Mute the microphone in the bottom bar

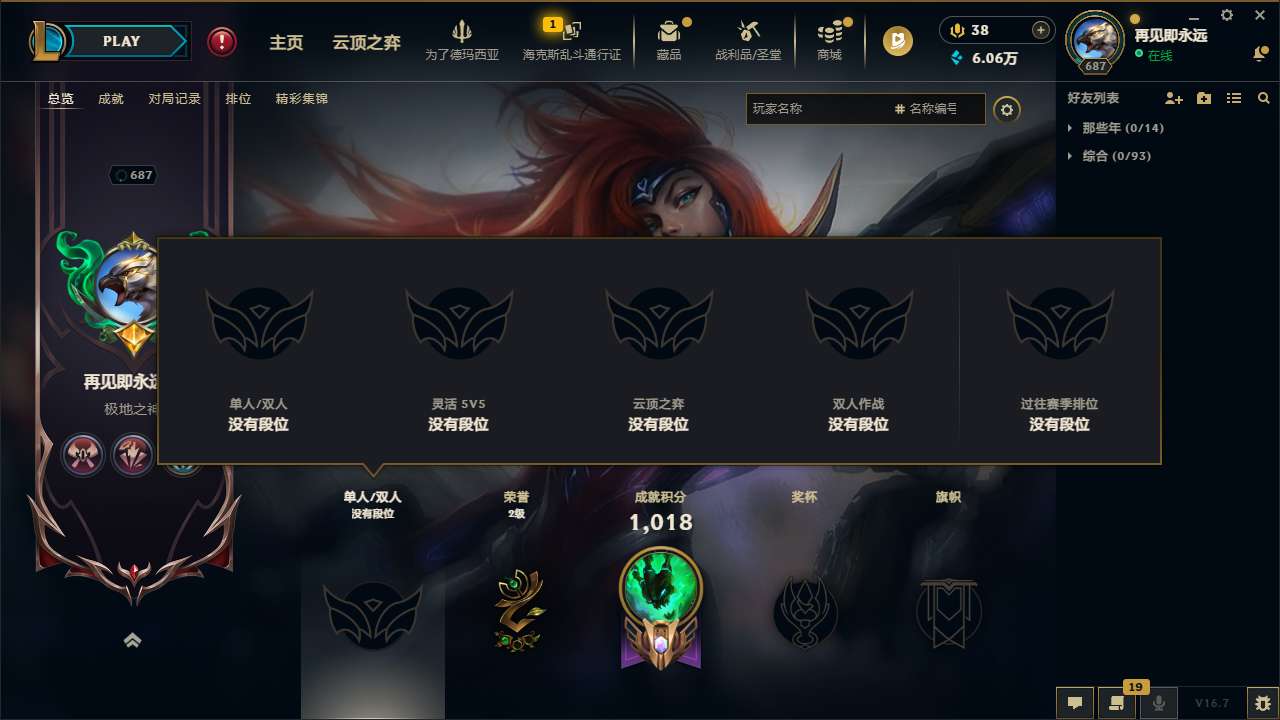1157,703
